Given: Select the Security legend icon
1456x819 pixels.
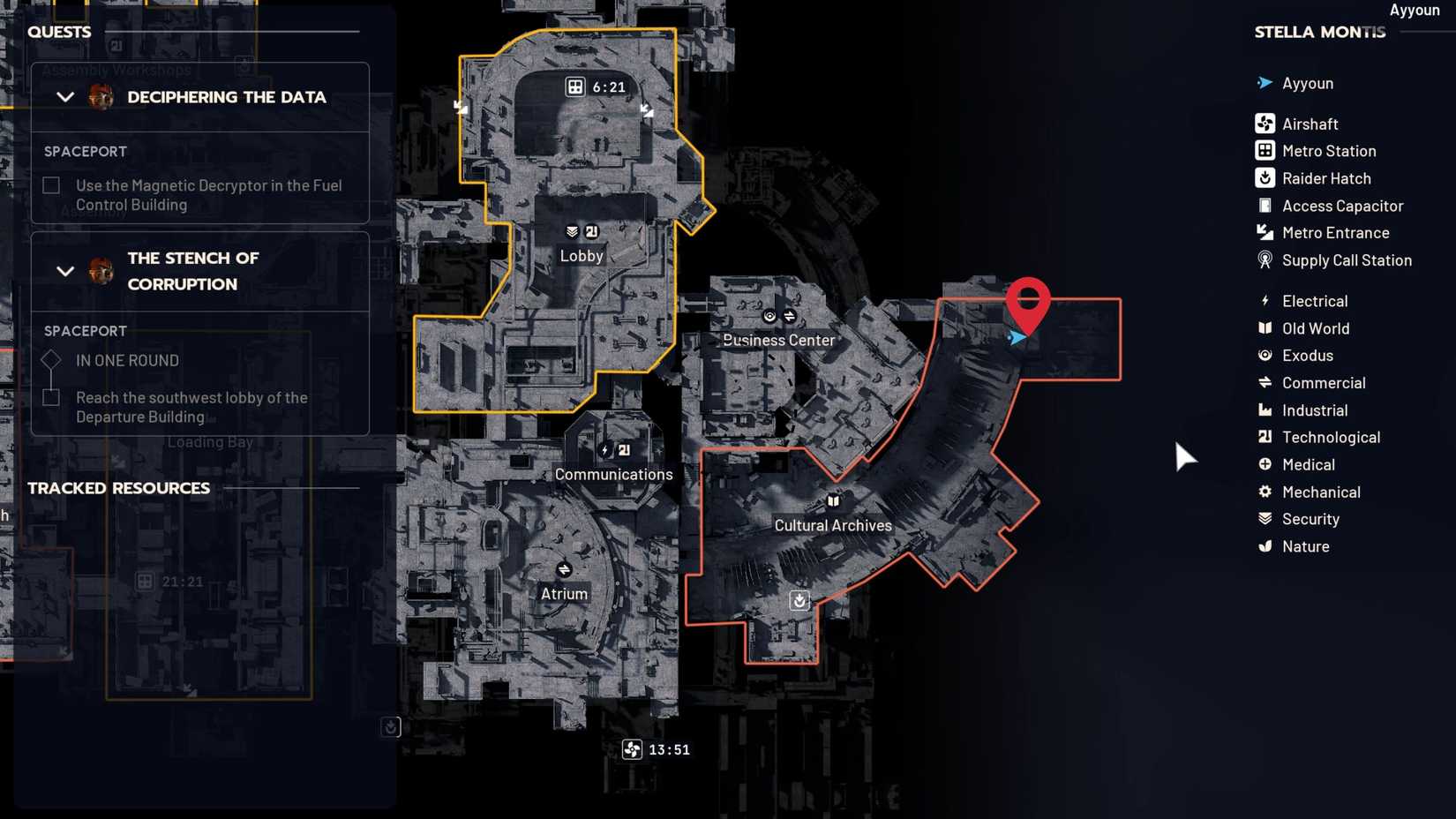Looking at the screenshot, I should (x=1265, y=519).
